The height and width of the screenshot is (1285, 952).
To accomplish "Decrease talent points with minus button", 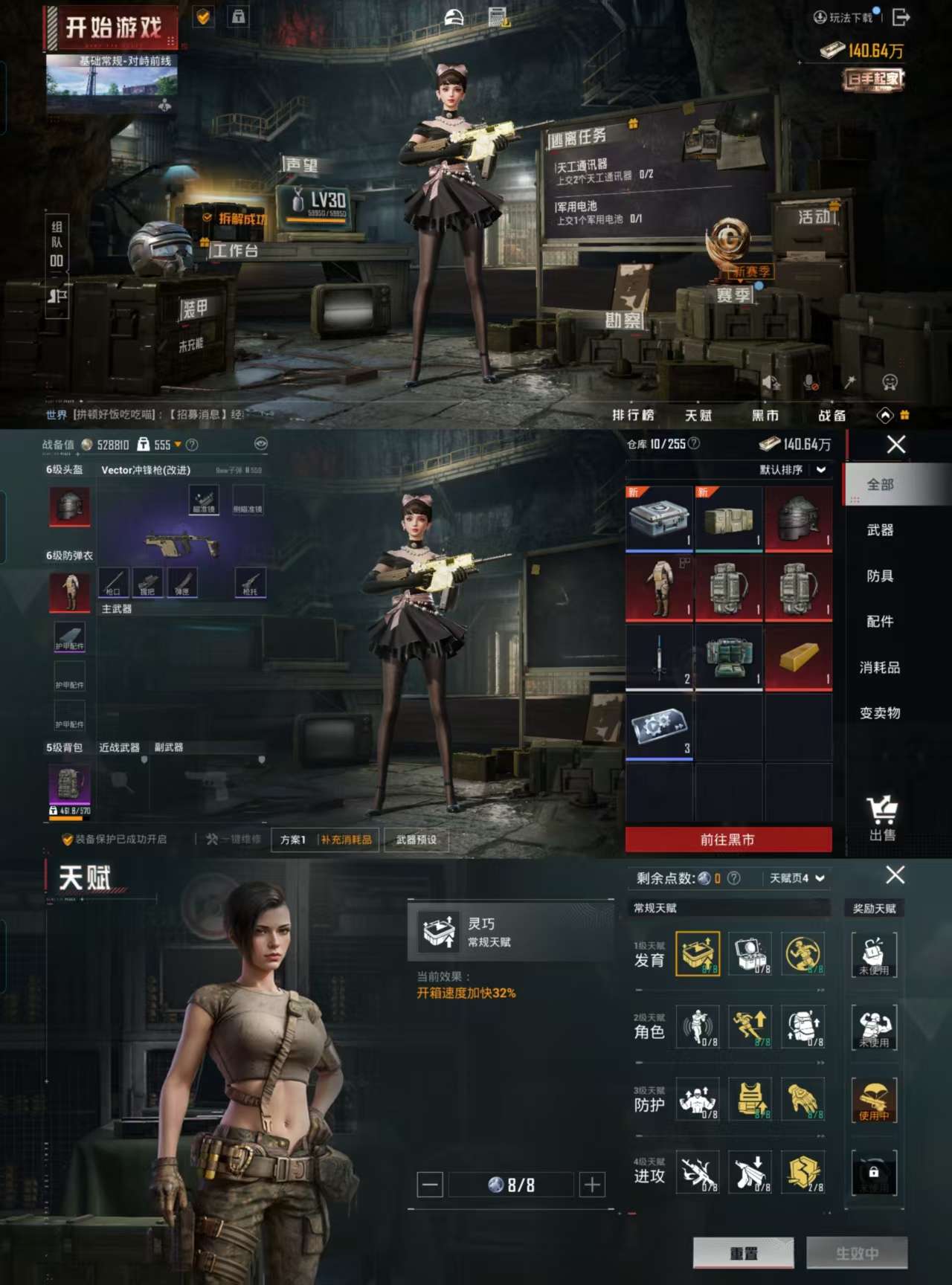I will [430, 1185].
